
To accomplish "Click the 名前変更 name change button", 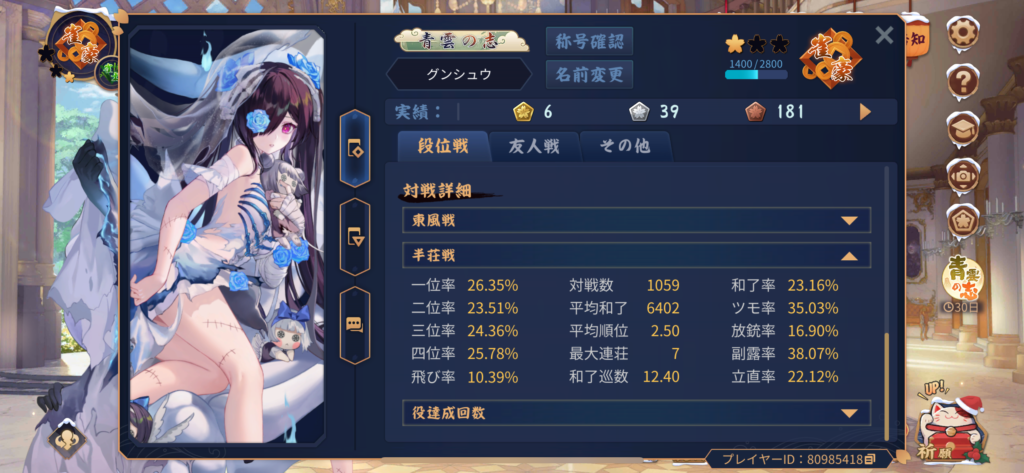I will coord(589,74).
